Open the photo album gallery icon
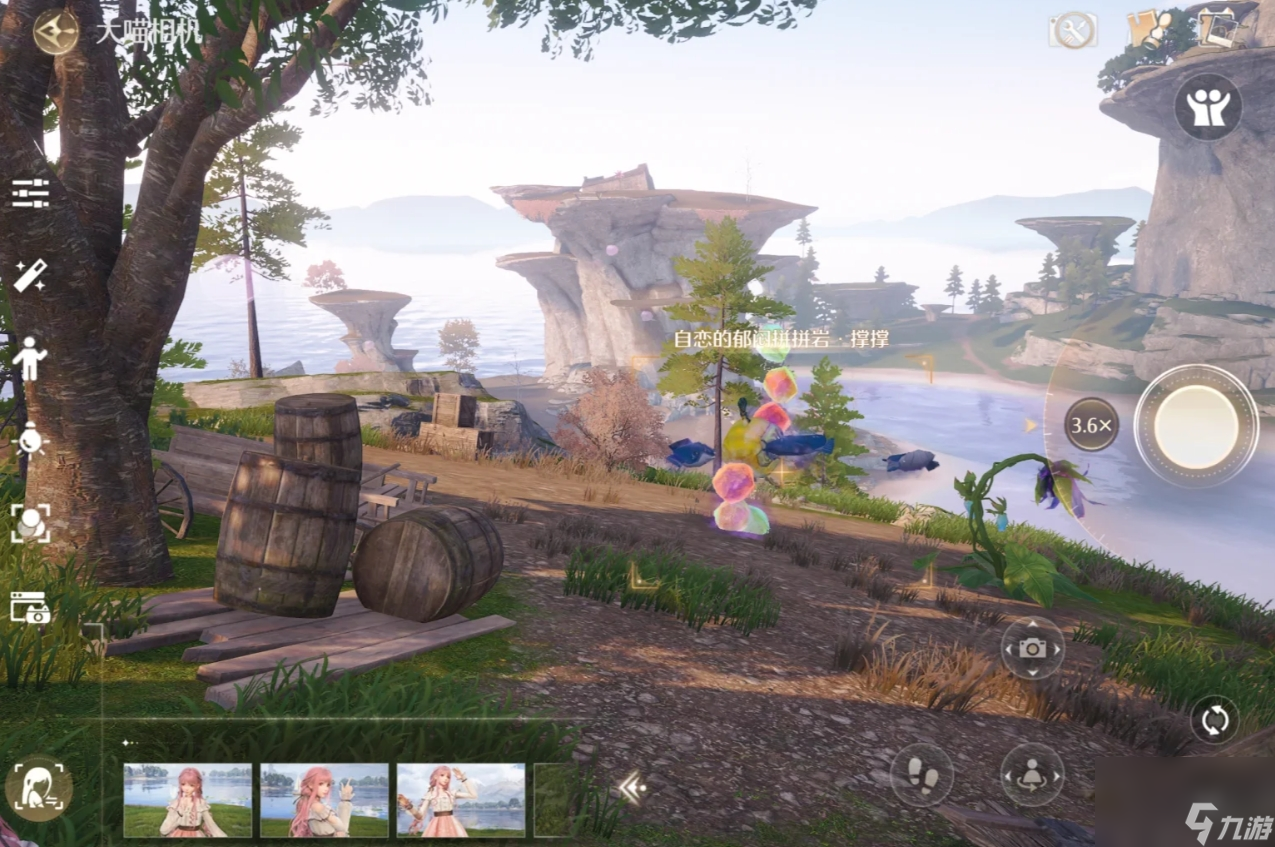The height and width of the screenshot is (847, 1275). click(x=1217, y=28)
